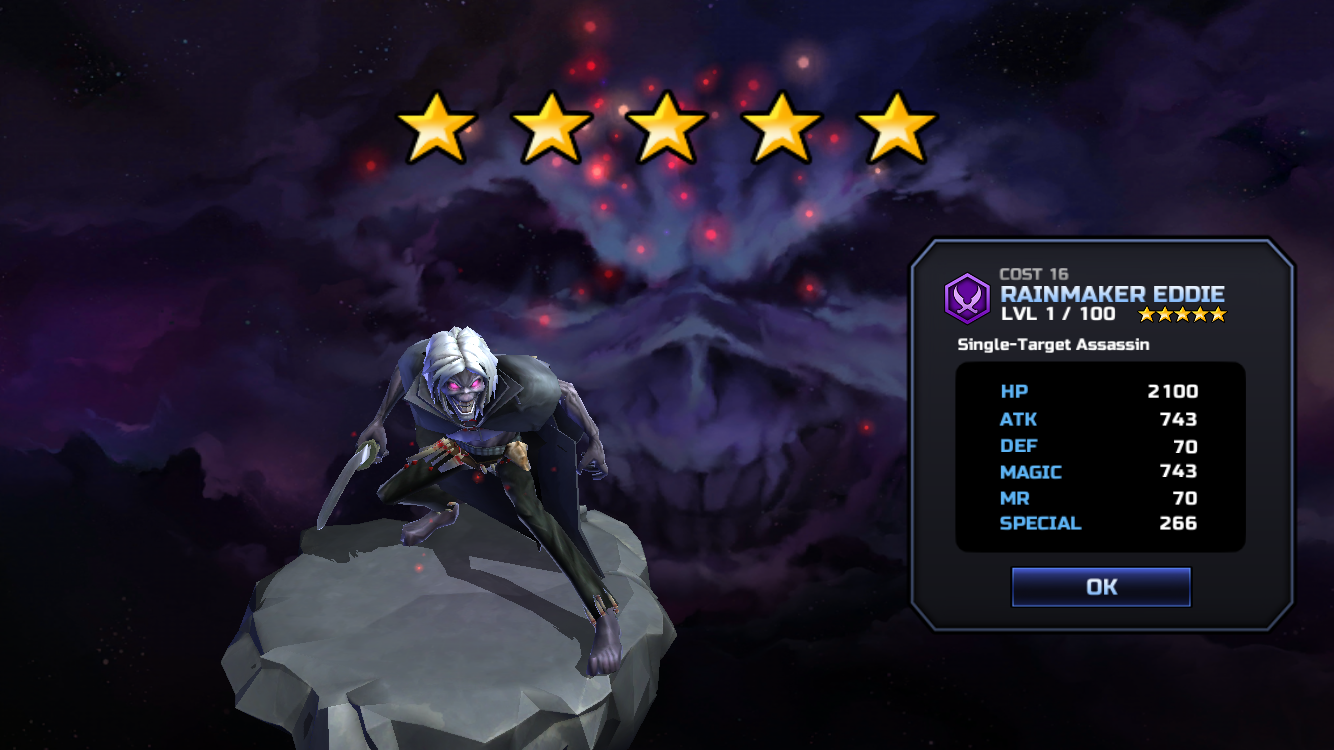Screen dimensions: 1334x750
Task: Tap the purple Assassin class emblem
Action: click(967, 298)
